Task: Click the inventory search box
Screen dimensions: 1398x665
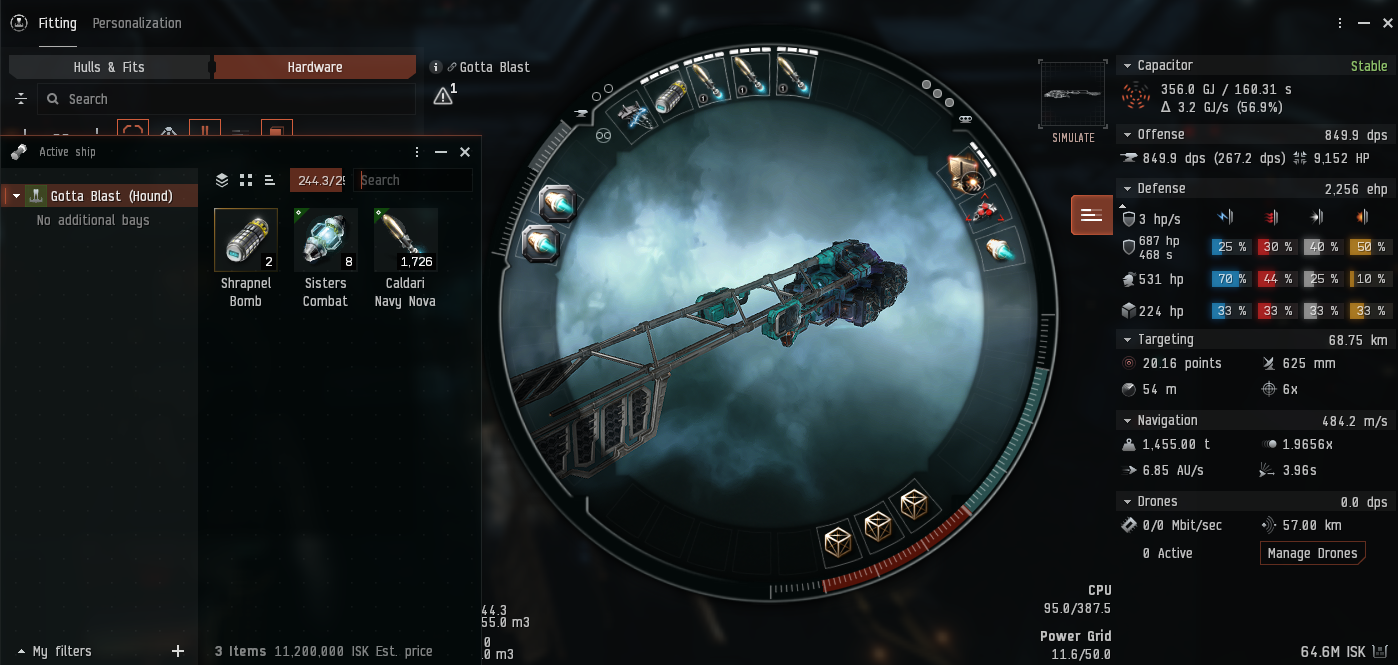Action: pyautogui.click(x=413, y=180)
